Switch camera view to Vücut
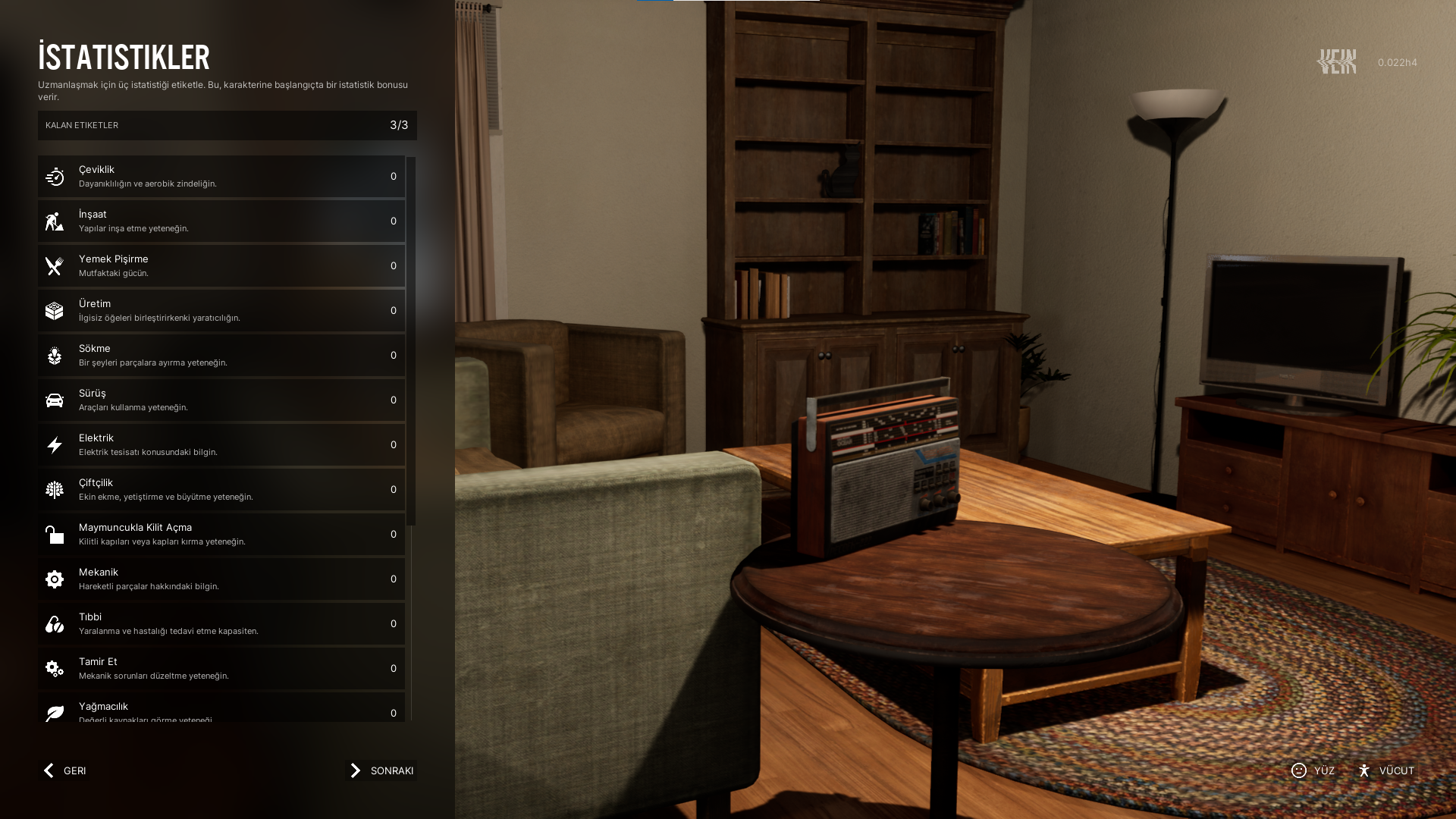Image resolution: width=1456 pixels, height=819 pixels. pyautogui.click(x=1386, y=770)
